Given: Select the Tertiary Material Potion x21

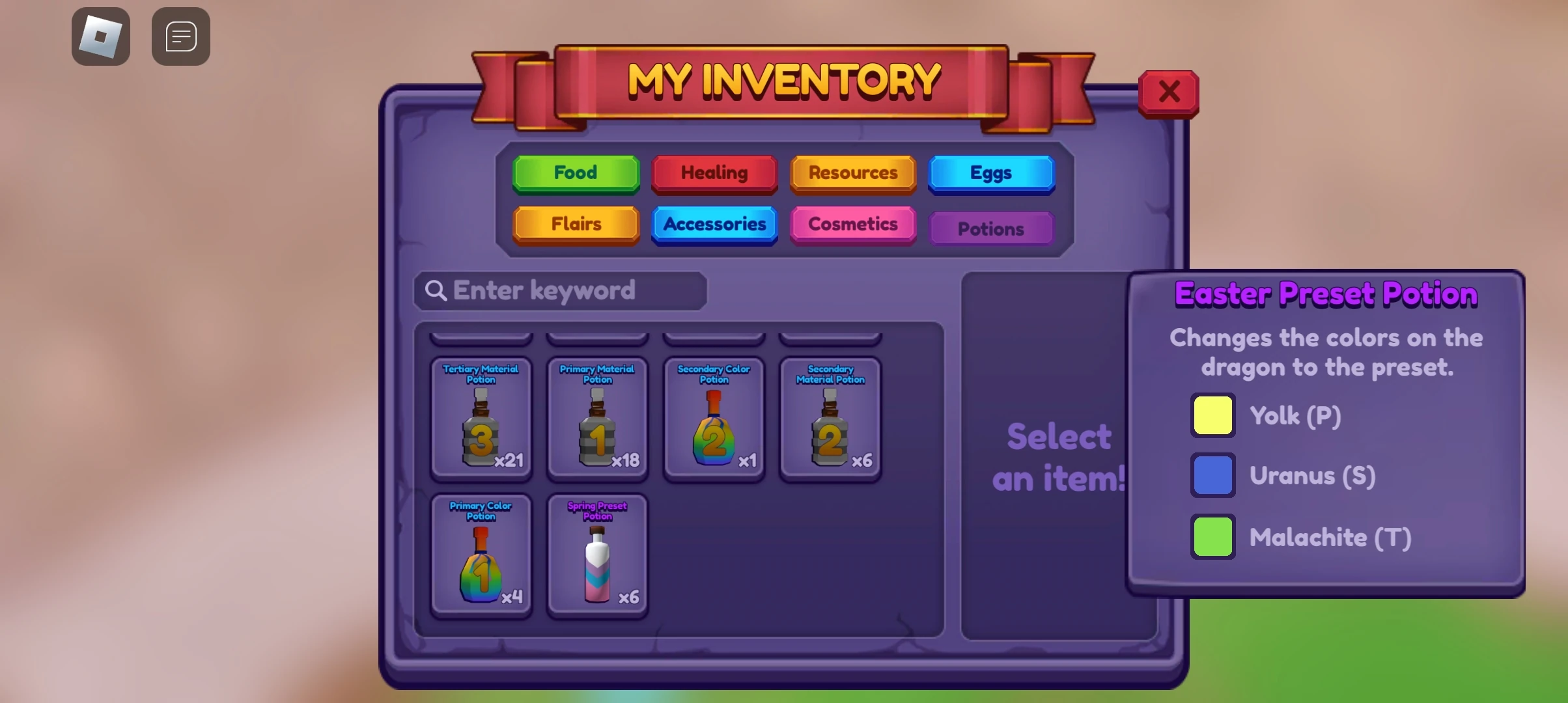Looking at the screenshot, I should pos(482,420).
